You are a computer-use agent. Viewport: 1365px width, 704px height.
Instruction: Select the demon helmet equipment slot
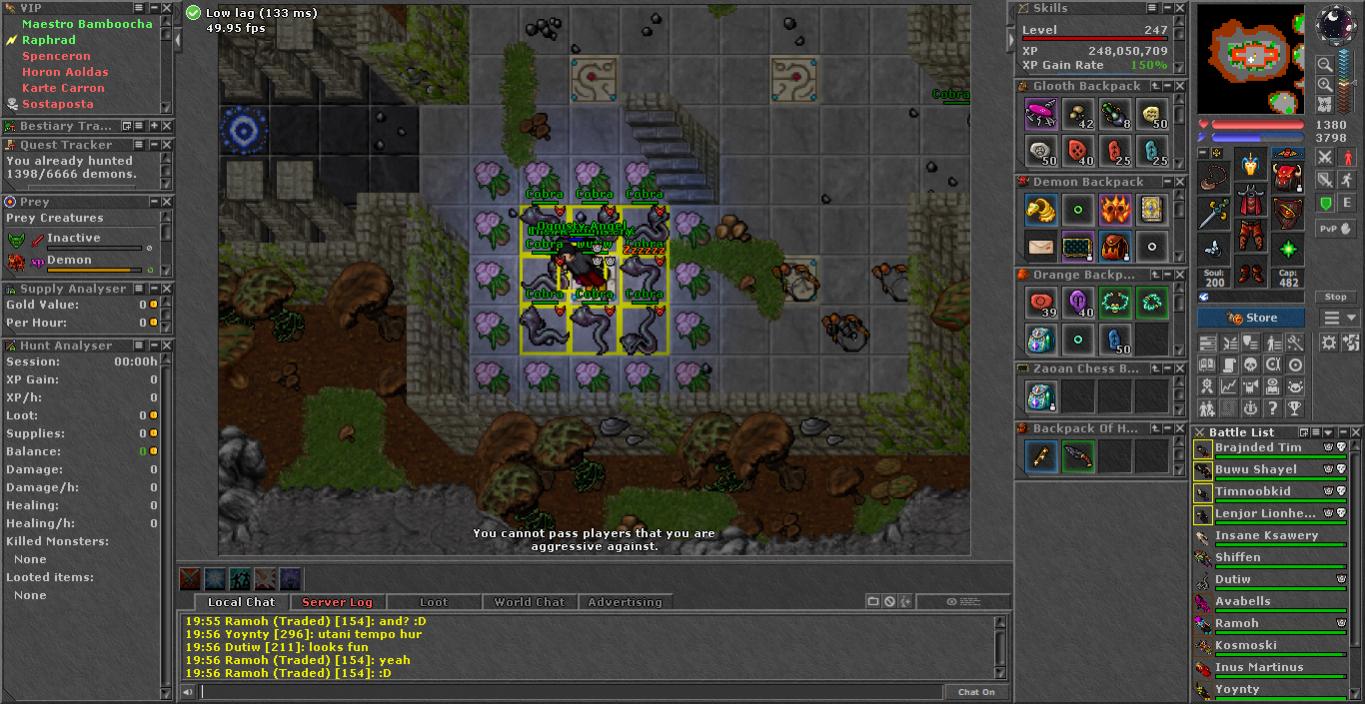click(1250, 164)
